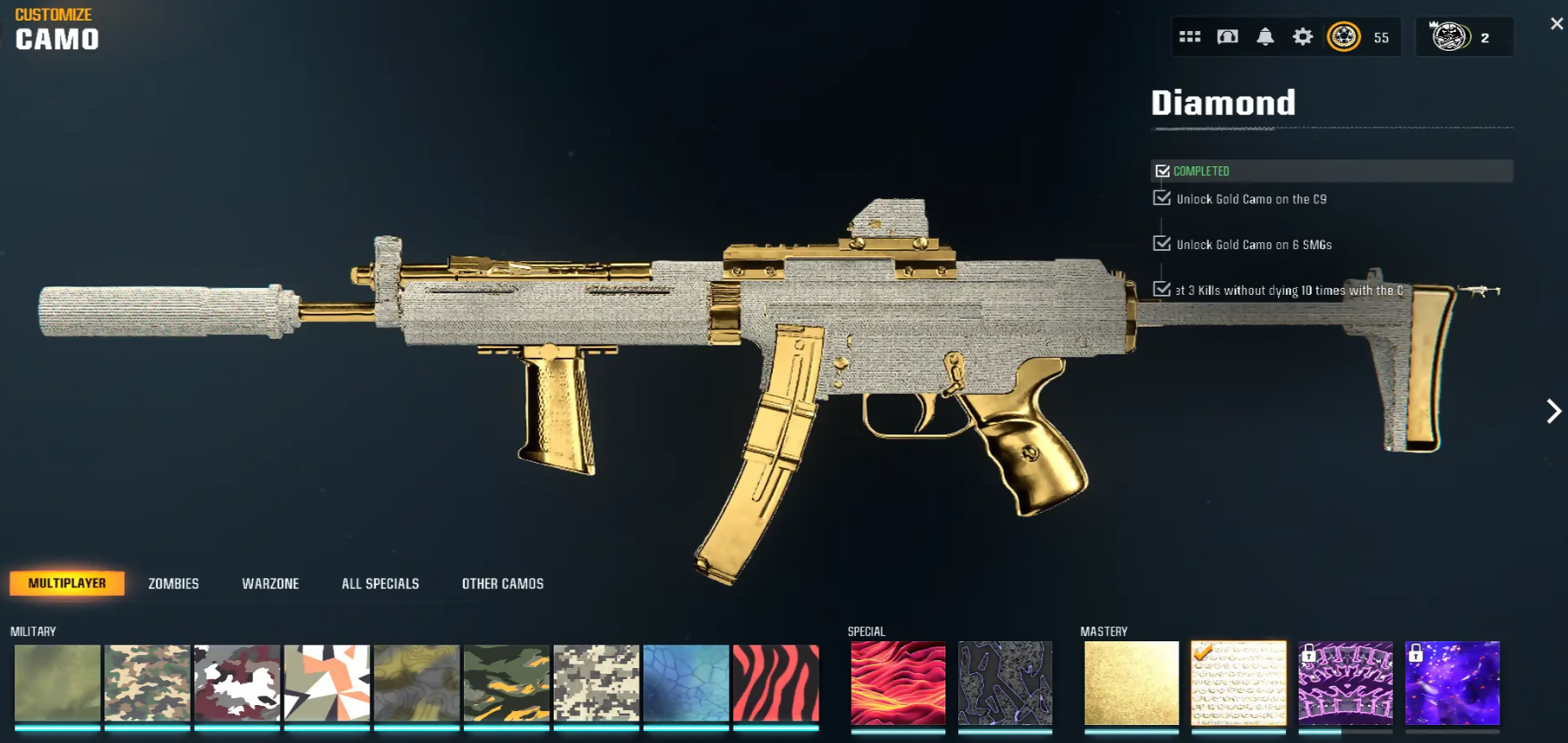This screenshot has height=743, width=1568.
Task: Pick the blue scale pattern camo
Action: [687, 683]
